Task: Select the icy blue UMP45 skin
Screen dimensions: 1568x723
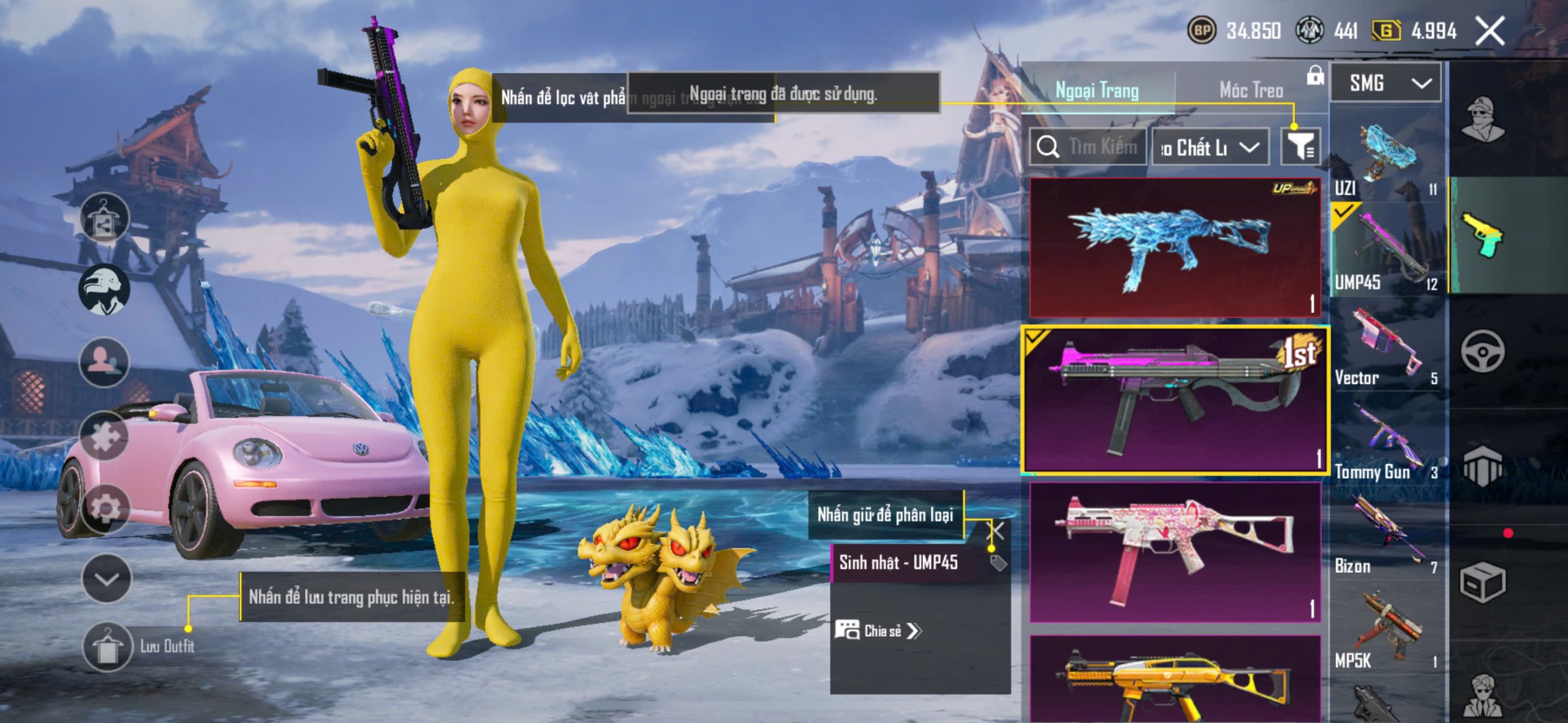Action: pyautogui.click(x=1174, y=248)
